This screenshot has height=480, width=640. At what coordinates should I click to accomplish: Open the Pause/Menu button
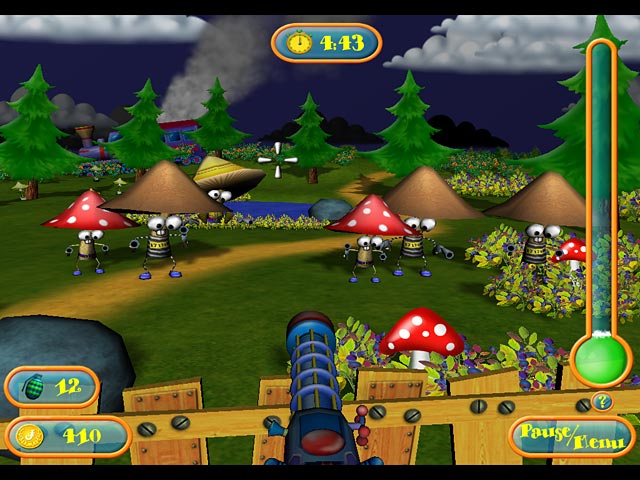coord(572,436)
